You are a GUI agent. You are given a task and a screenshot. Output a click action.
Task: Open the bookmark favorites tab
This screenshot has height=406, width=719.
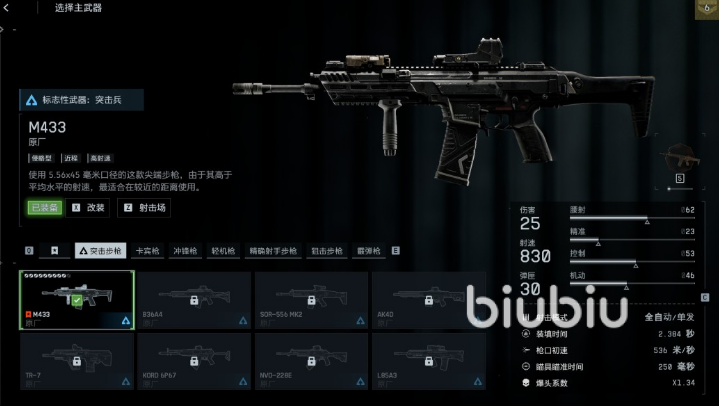[x=56, y=251]
